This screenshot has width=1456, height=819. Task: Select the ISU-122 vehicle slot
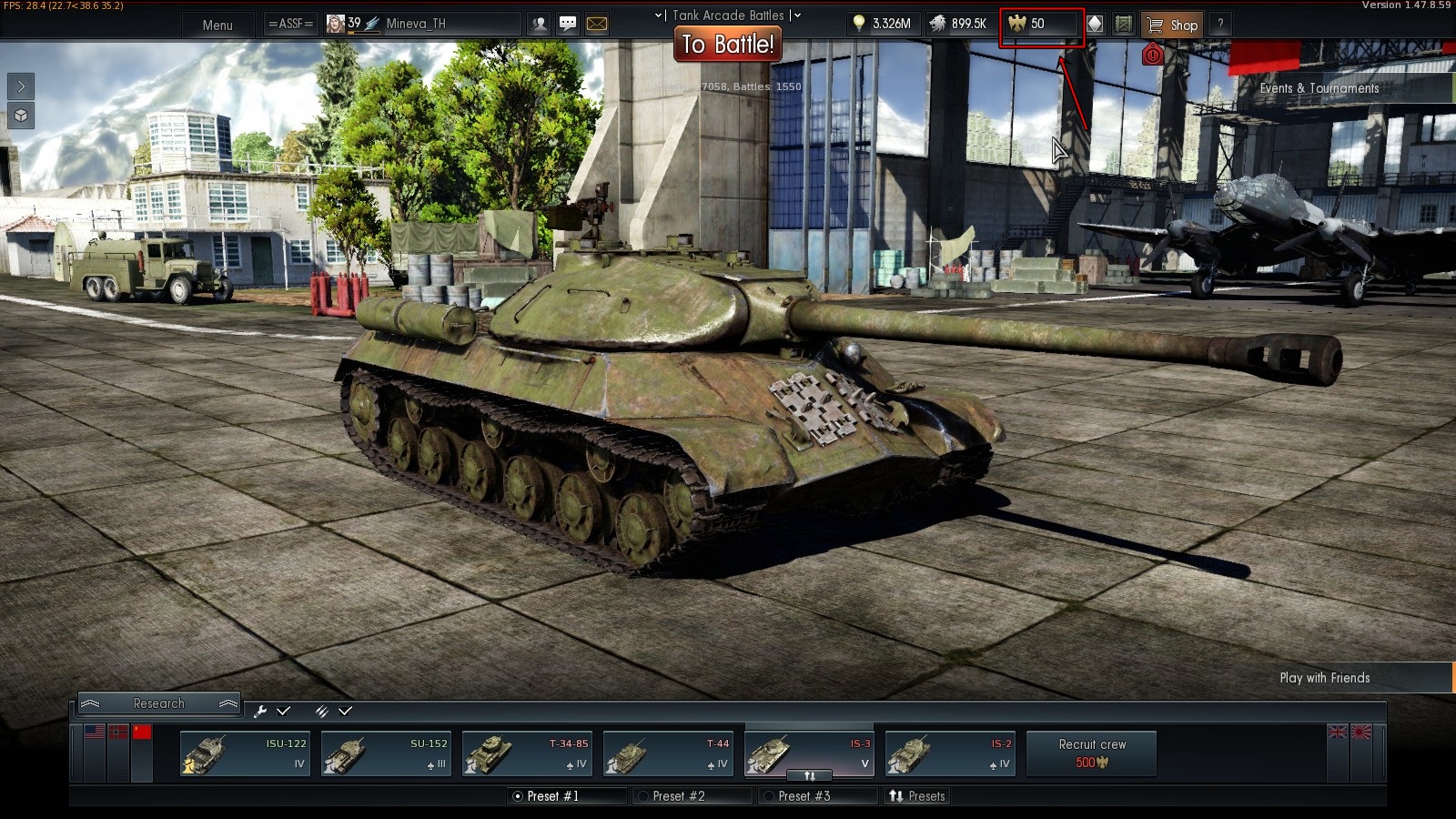coord(245,754)
